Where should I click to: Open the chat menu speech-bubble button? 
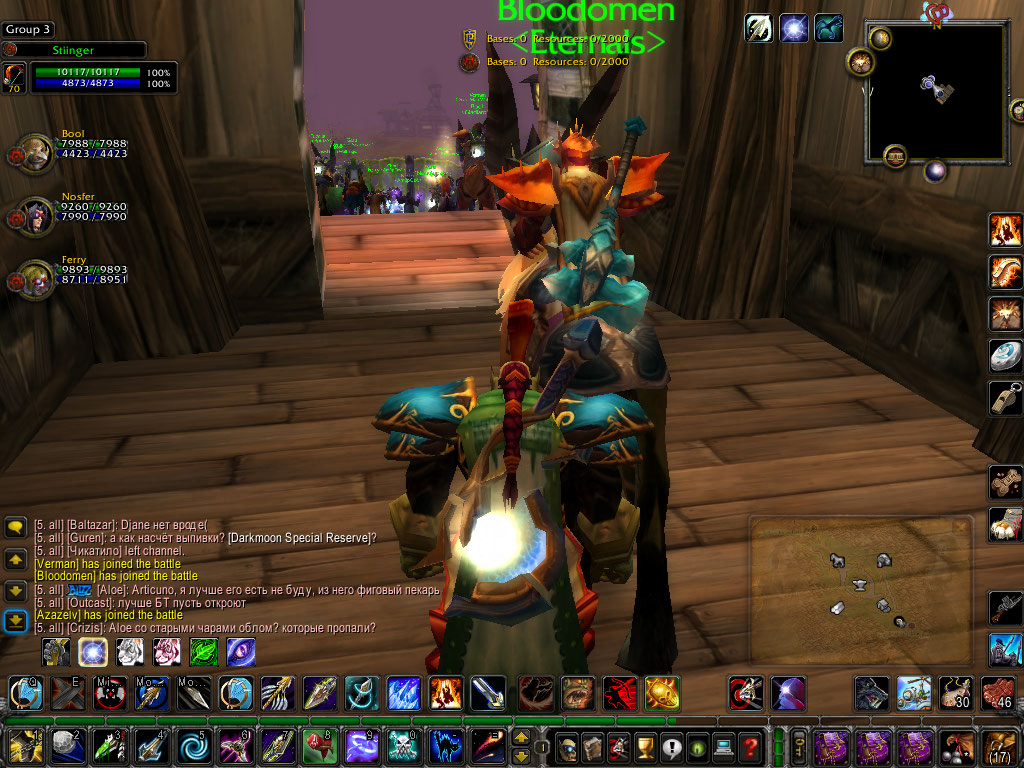15,527
